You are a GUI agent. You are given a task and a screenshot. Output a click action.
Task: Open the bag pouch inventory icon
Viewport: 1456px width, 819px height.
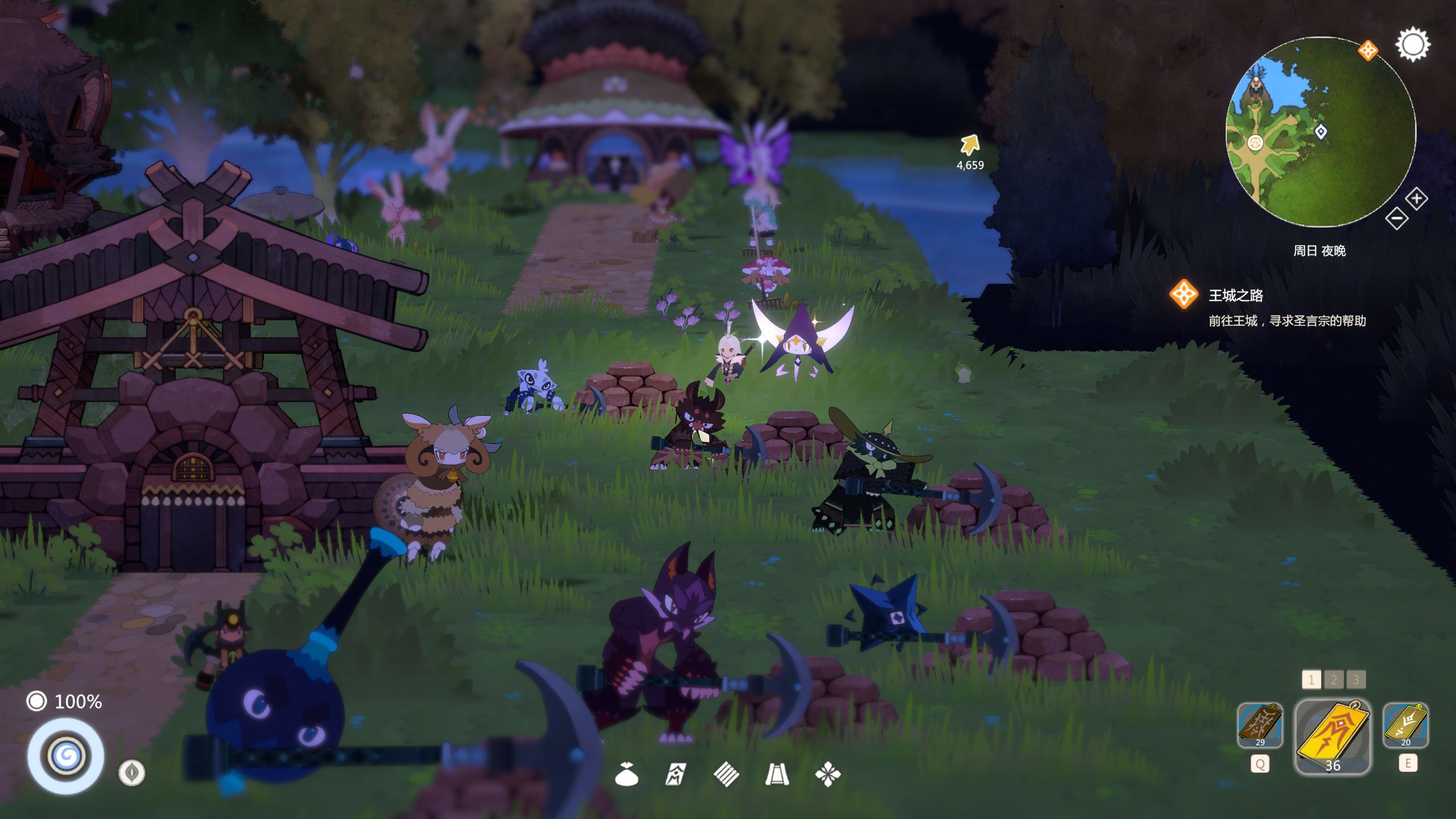pos(626,774)
